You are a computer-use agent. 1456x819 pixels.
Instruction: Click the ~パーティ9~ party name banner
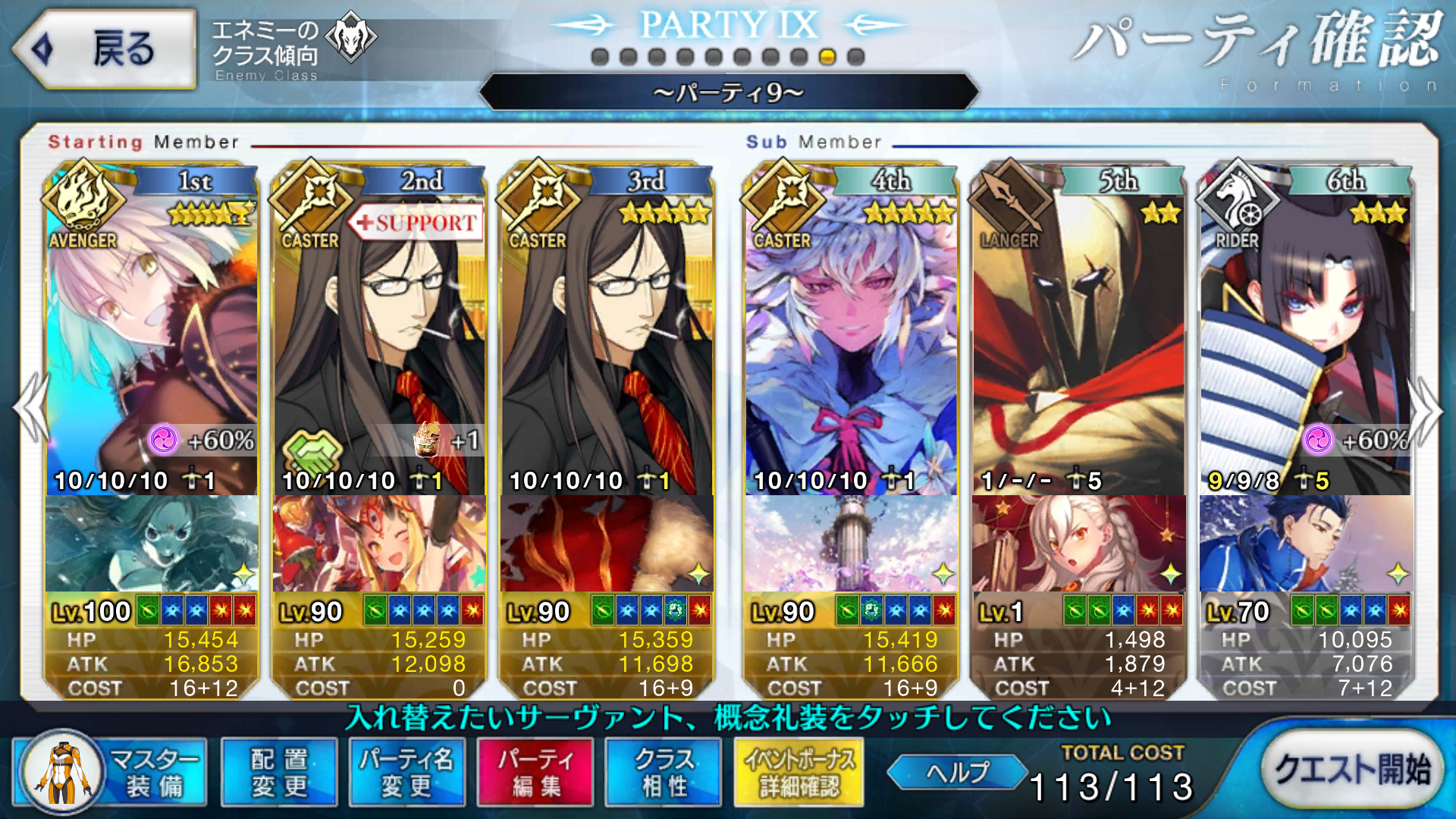pyautogui.click(x=727, y=94)
